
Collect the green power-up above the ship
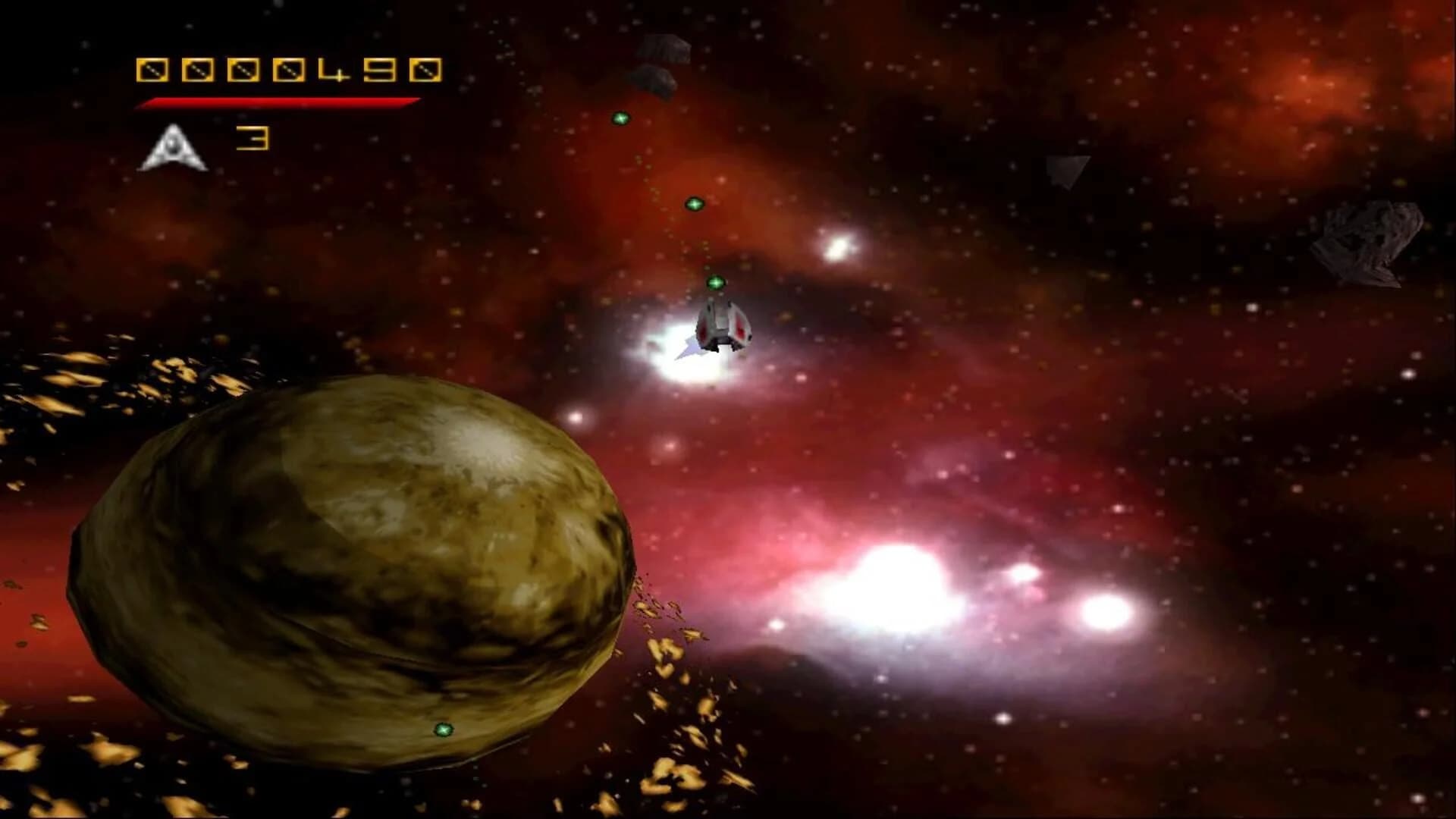tap(715, 281)
